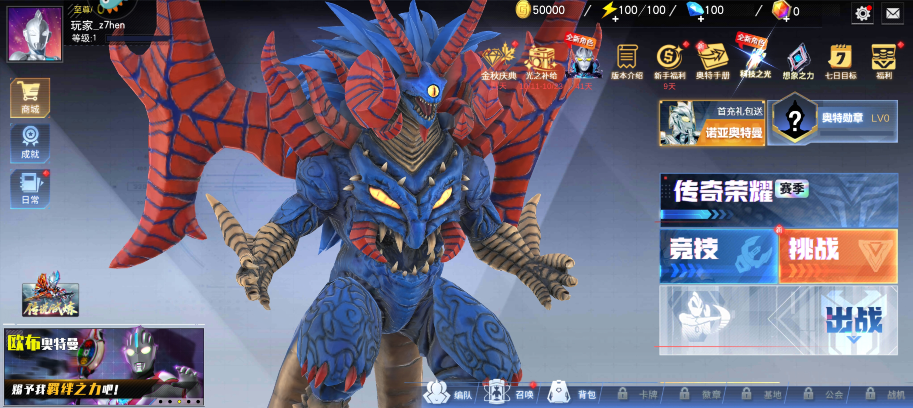The image size is (913, 408).
Task: Click the player avatar portrait
Action: point(35,33)
